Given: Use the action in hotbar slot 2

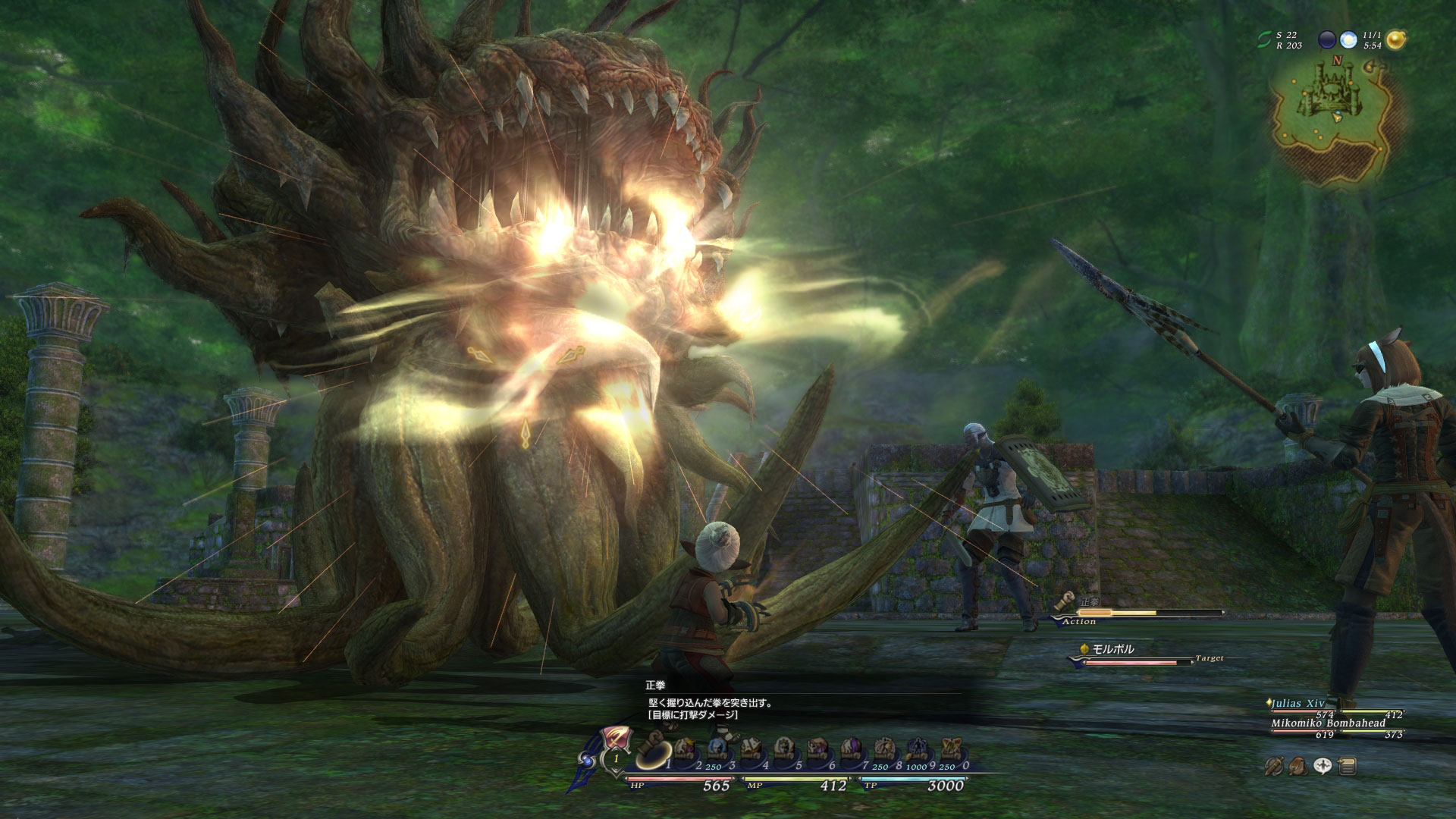Looking at the screenshot, I should [x=686, y=750].
